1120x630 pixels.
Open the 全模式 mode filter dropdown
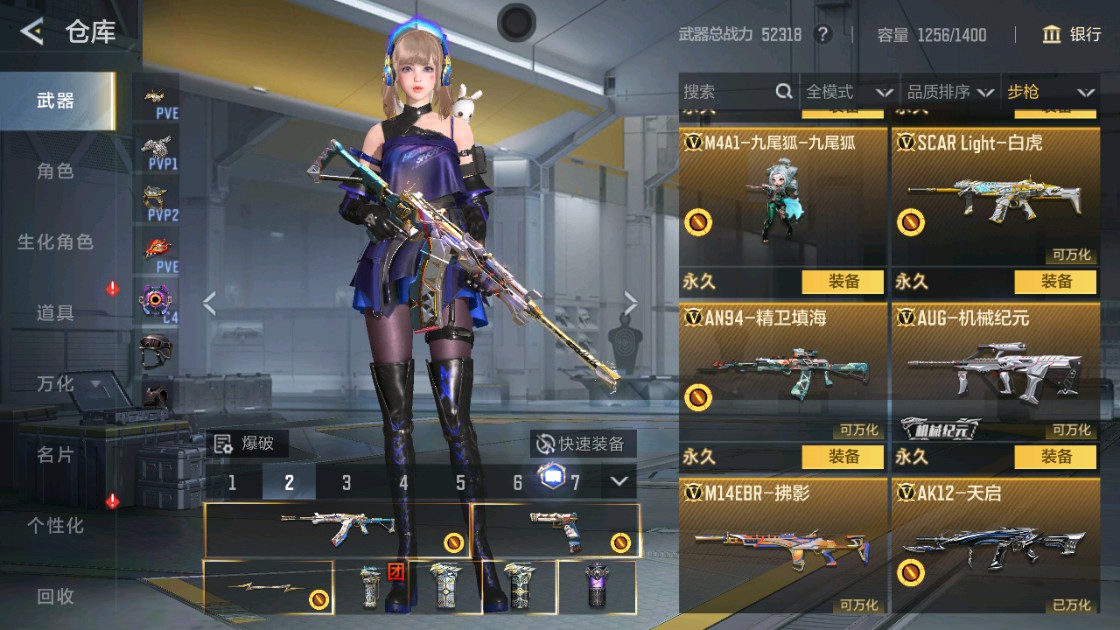pyautogui.click(x=848, y=92)
